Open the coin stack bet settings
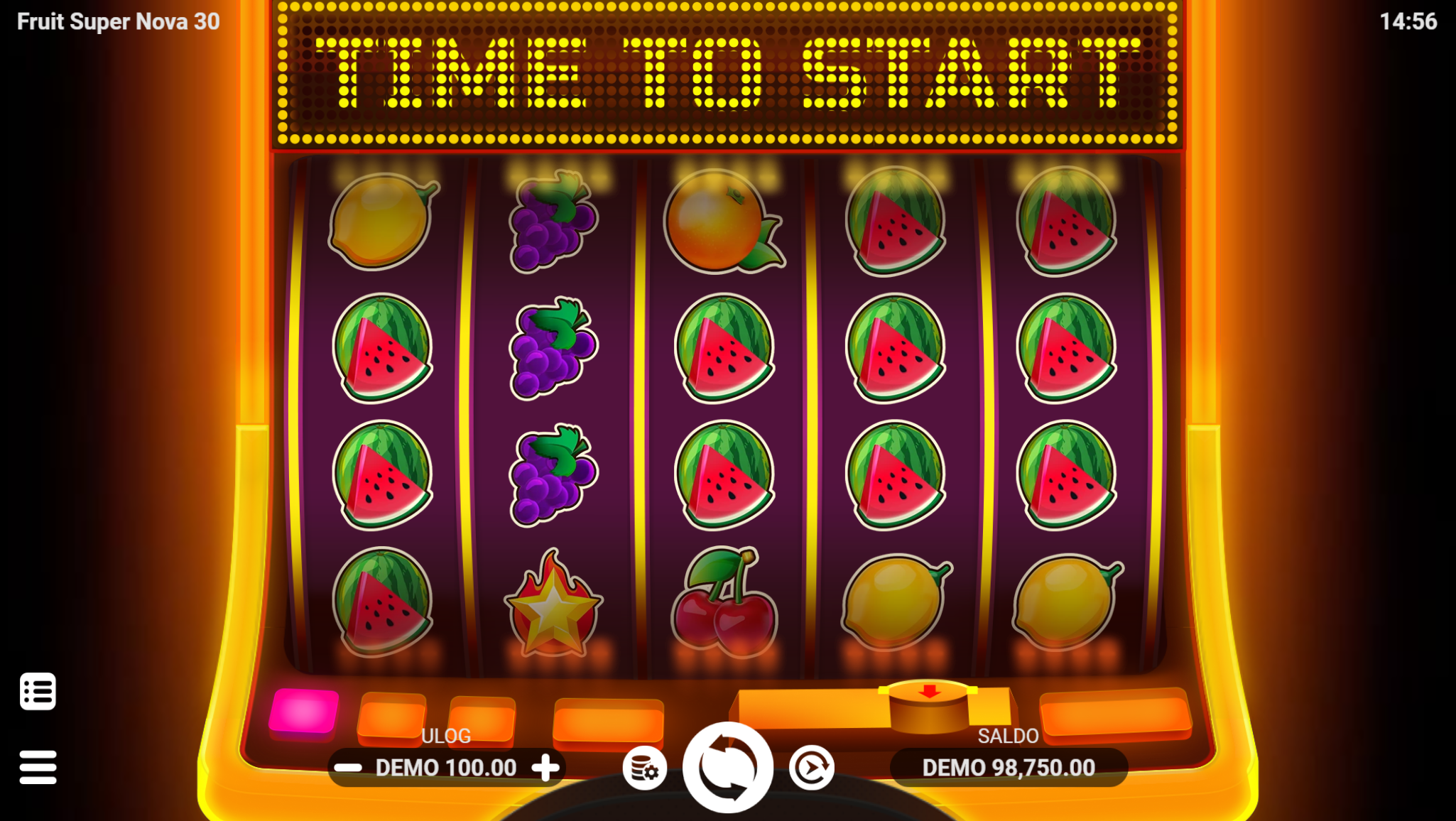This screenshot has height=821, width=1456. pos(644,768)
